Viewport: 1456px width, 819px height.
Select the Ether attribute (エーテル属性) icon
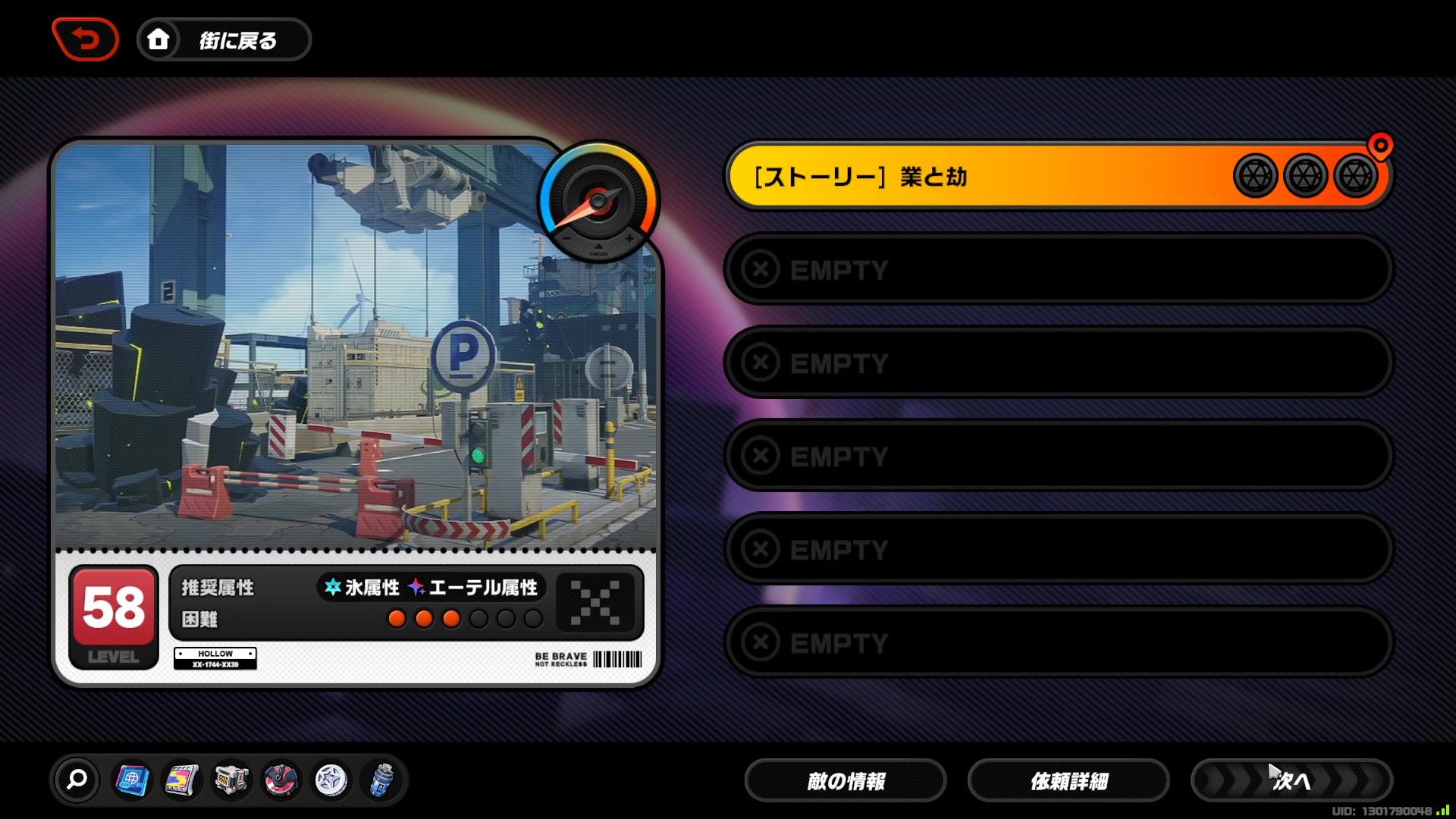click(x=416, y=586)
